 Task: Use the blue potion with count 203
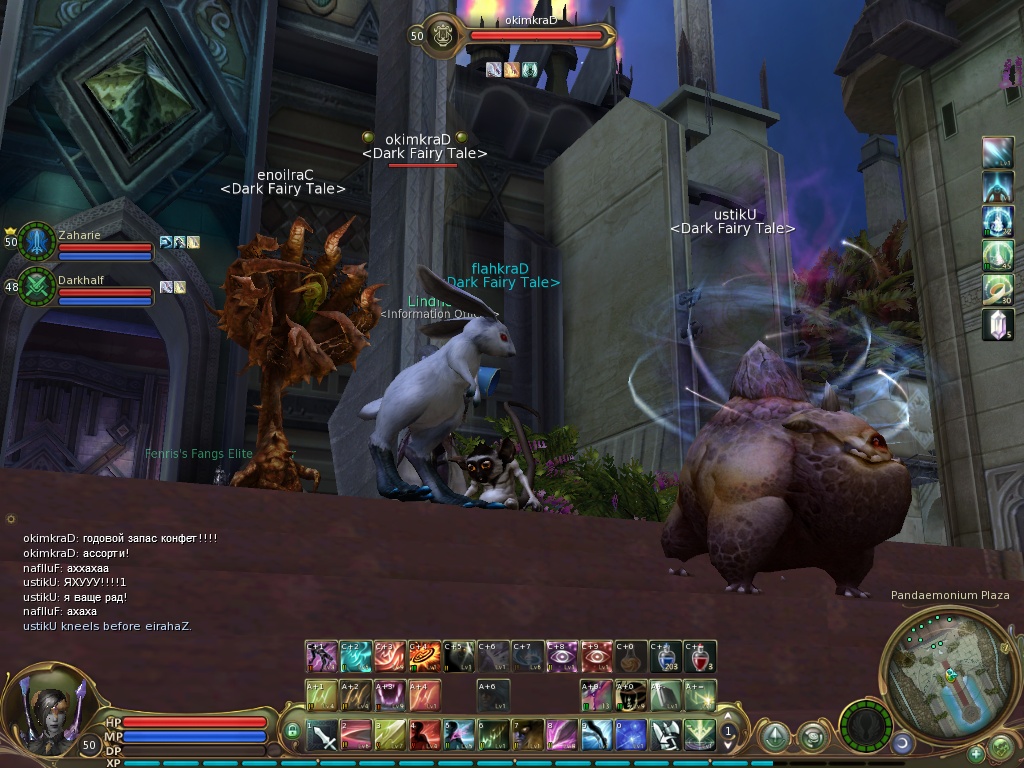point(666,657)
